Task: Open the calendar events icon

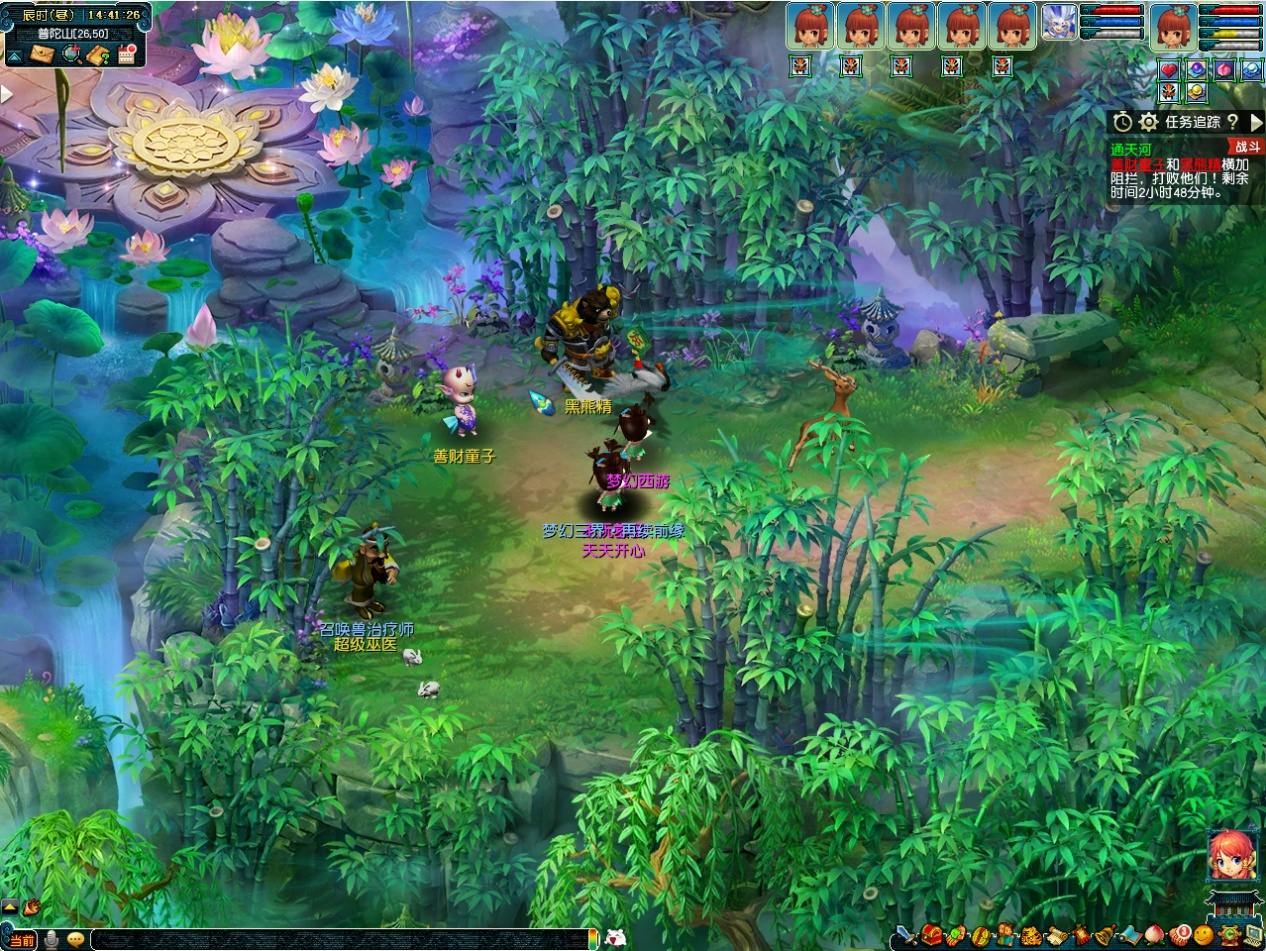Action: coord(127,54)
